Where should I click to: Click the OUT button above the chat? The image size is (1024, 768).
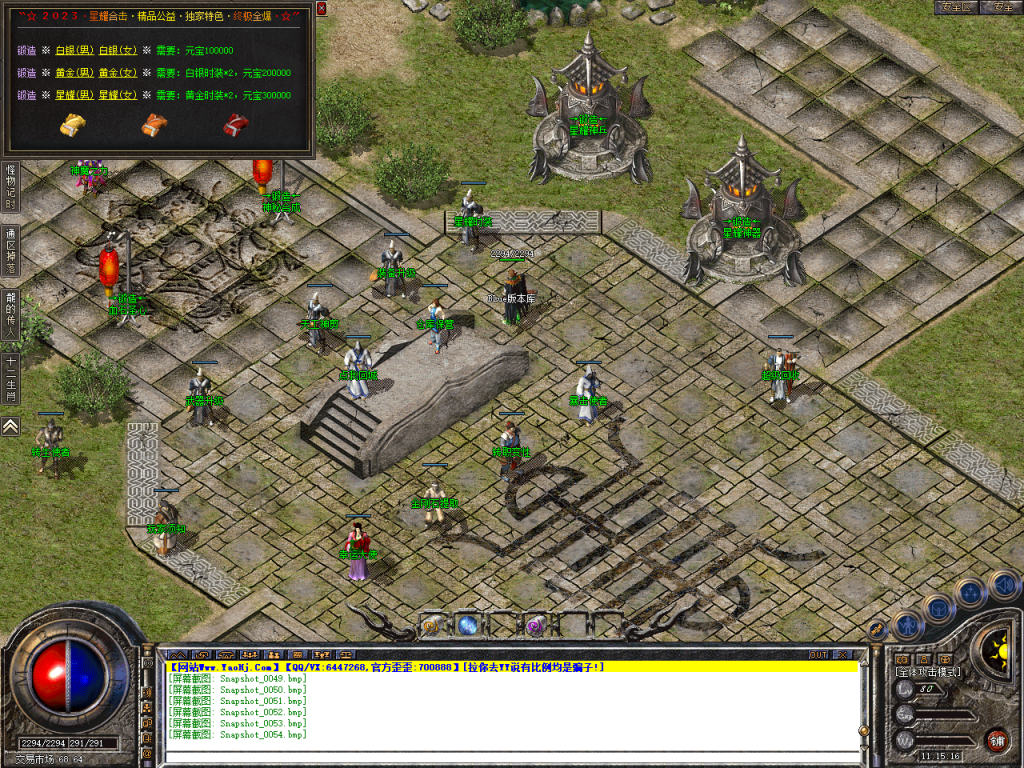[818, 654]
